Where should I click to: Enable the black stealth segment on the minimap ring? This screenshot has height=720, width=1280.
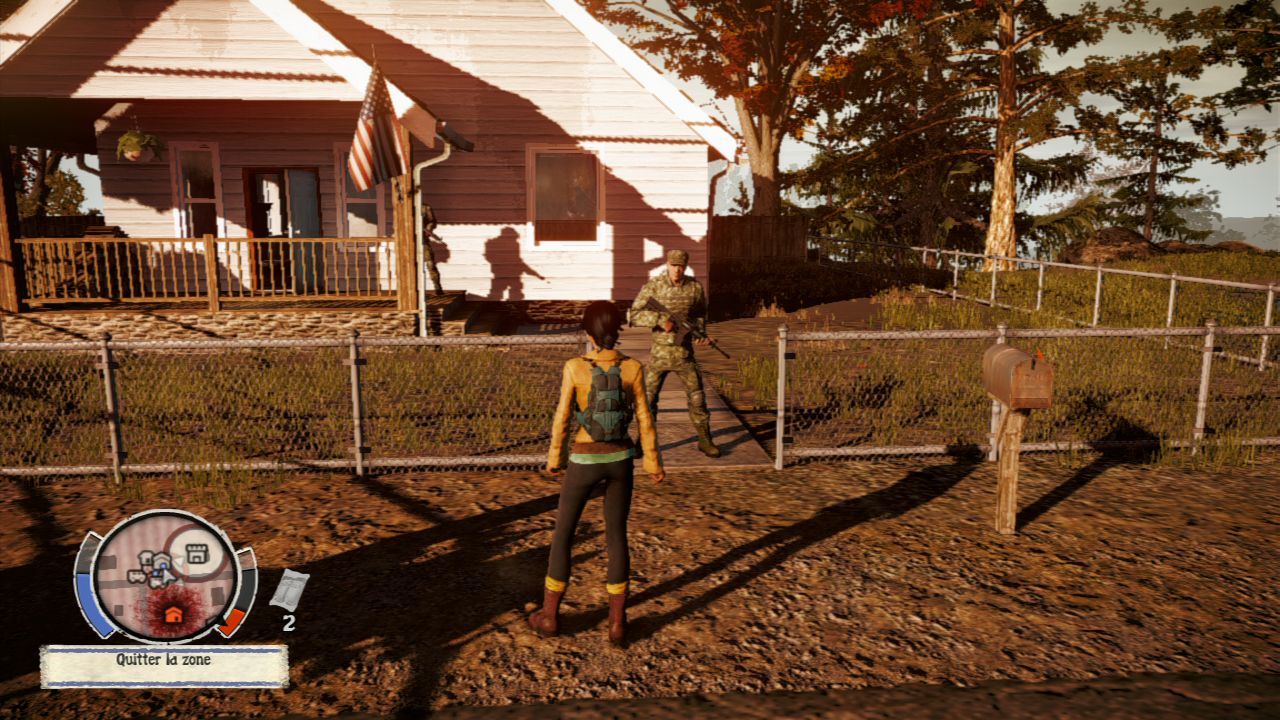pos(245,588)
